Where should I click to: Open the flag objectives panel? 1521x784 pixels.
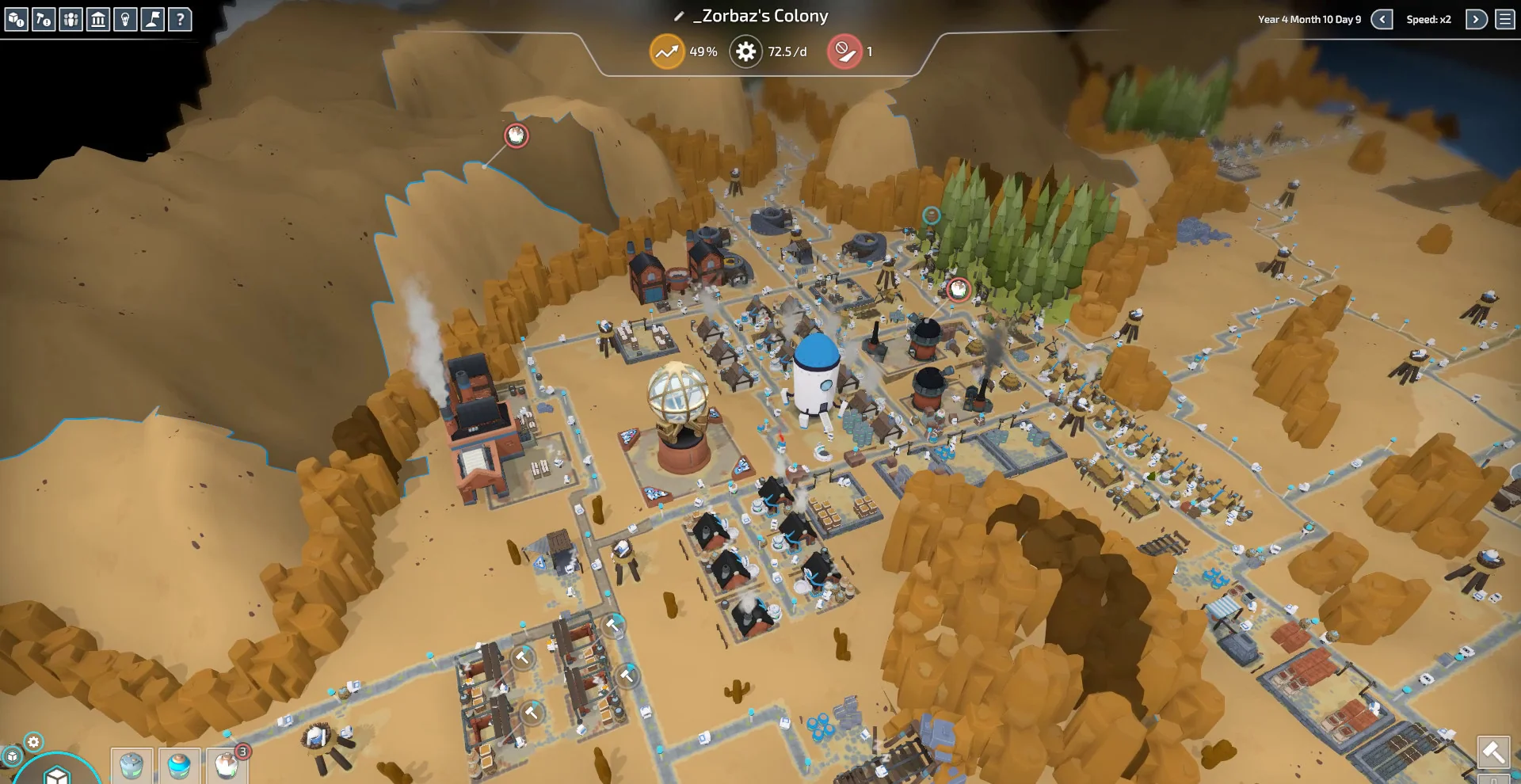coord(152,19)
